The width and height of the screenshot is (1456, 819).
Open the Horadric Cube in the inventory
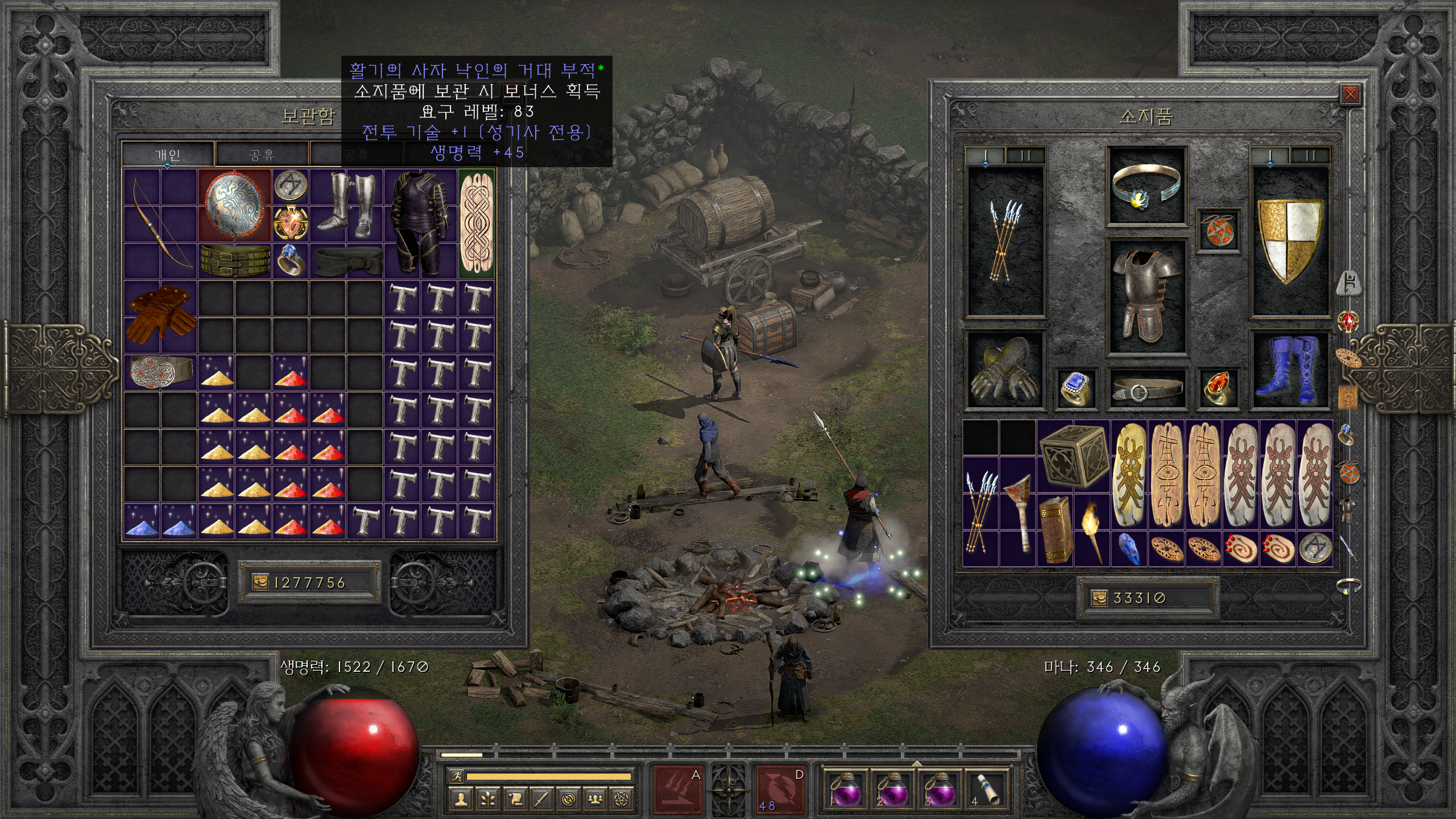tap(1074, 456)
